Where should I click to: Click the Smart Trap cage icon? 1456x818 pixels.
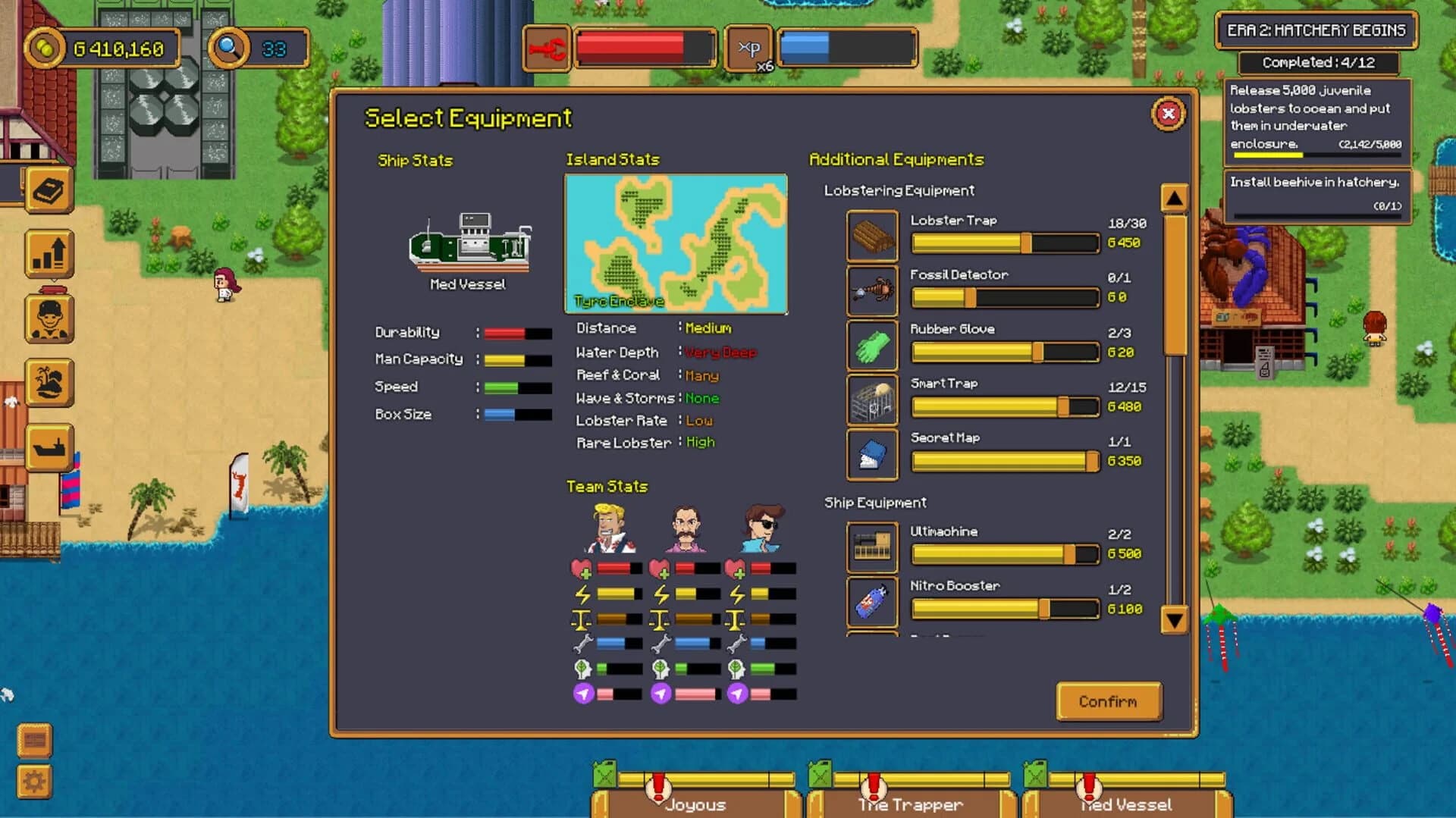871,400
